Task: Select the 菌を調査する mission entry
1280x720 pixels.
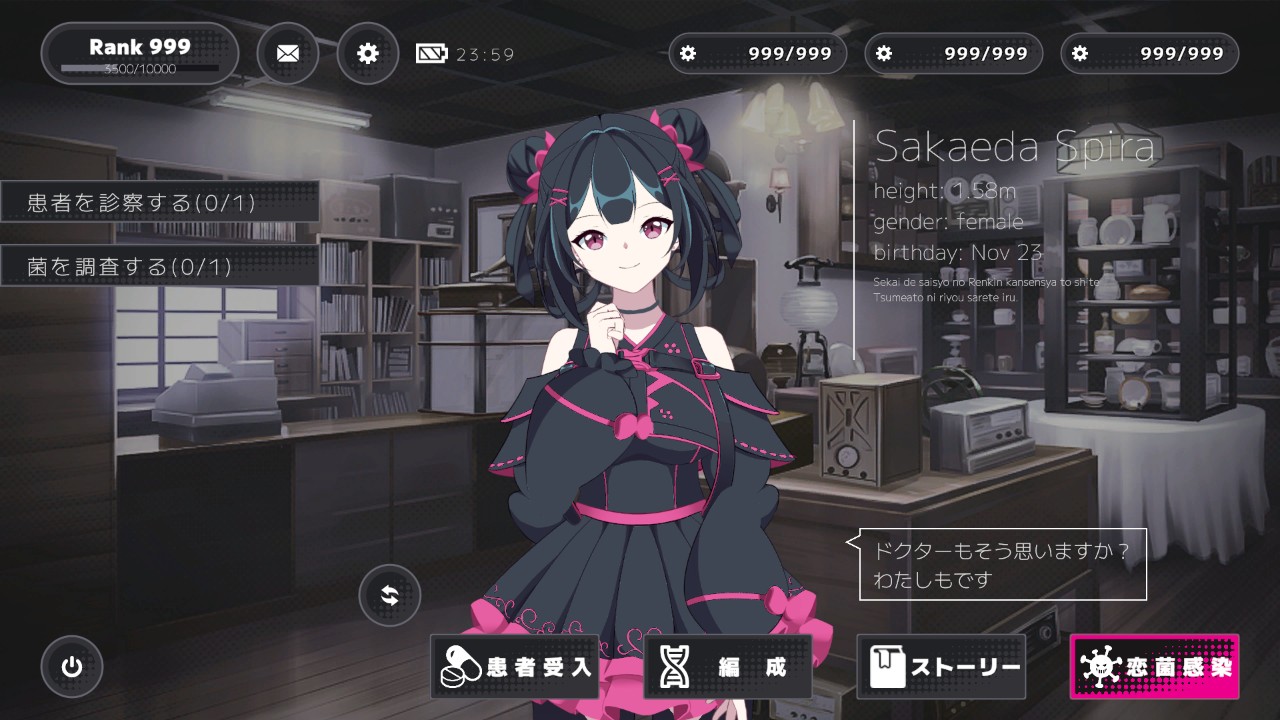Action: (x=160, y=266)
